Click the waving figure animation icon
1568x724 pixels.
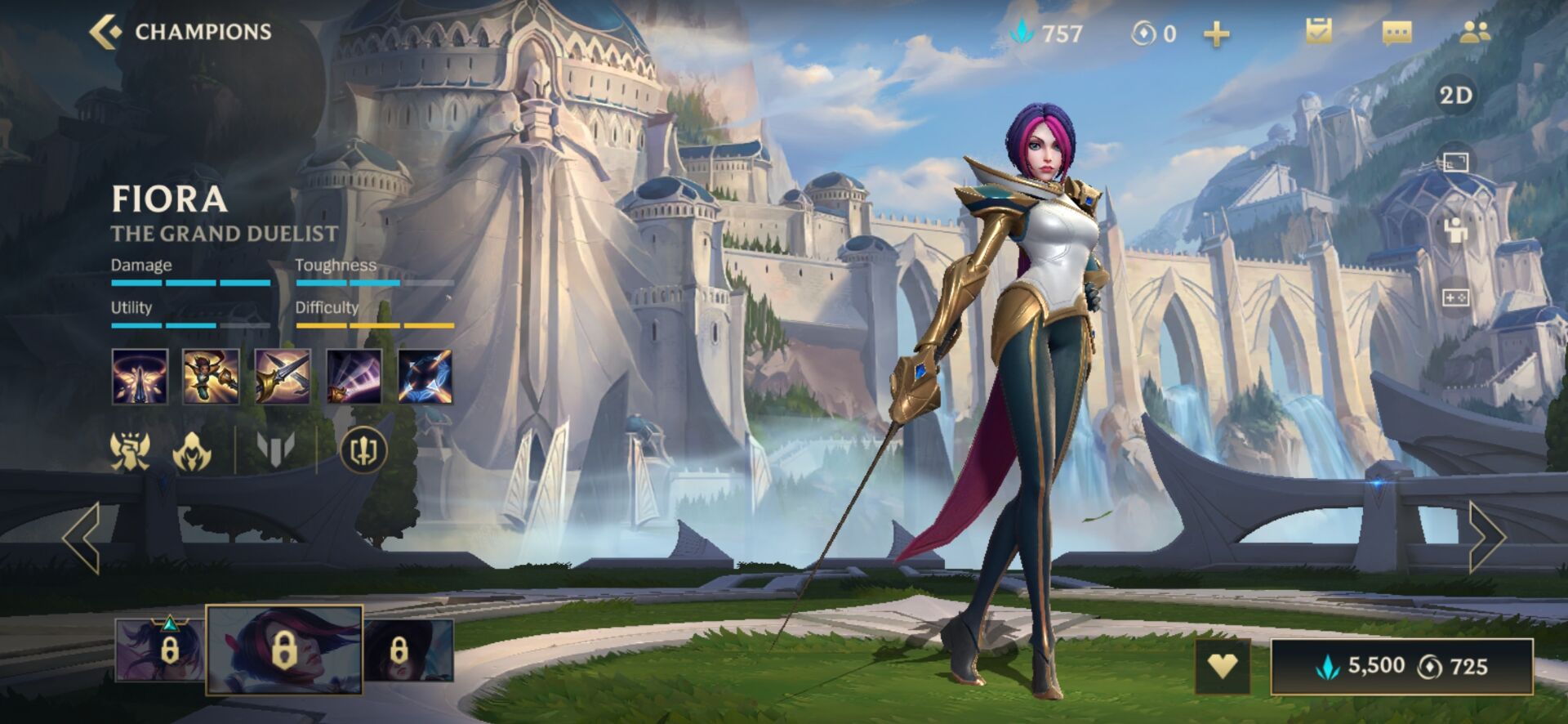[x=1455, y=230]
